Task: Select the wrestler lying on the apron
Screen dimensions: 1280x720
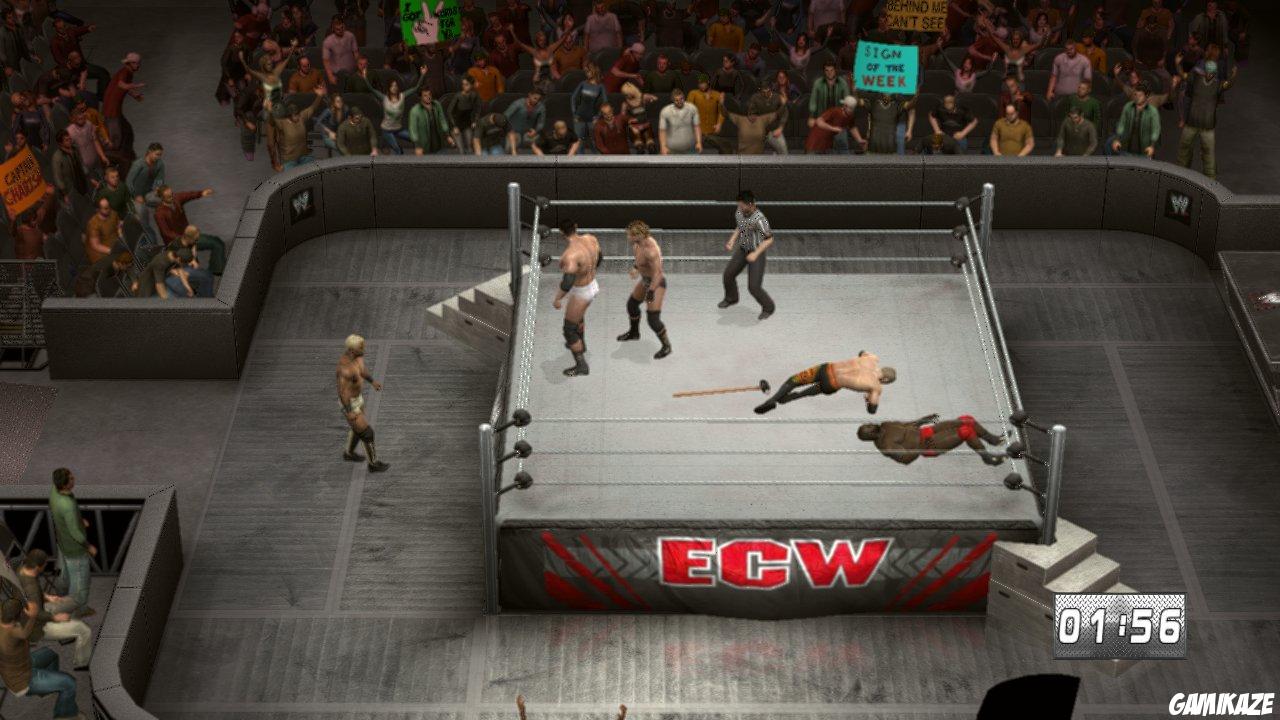Action: coord(930,440)
